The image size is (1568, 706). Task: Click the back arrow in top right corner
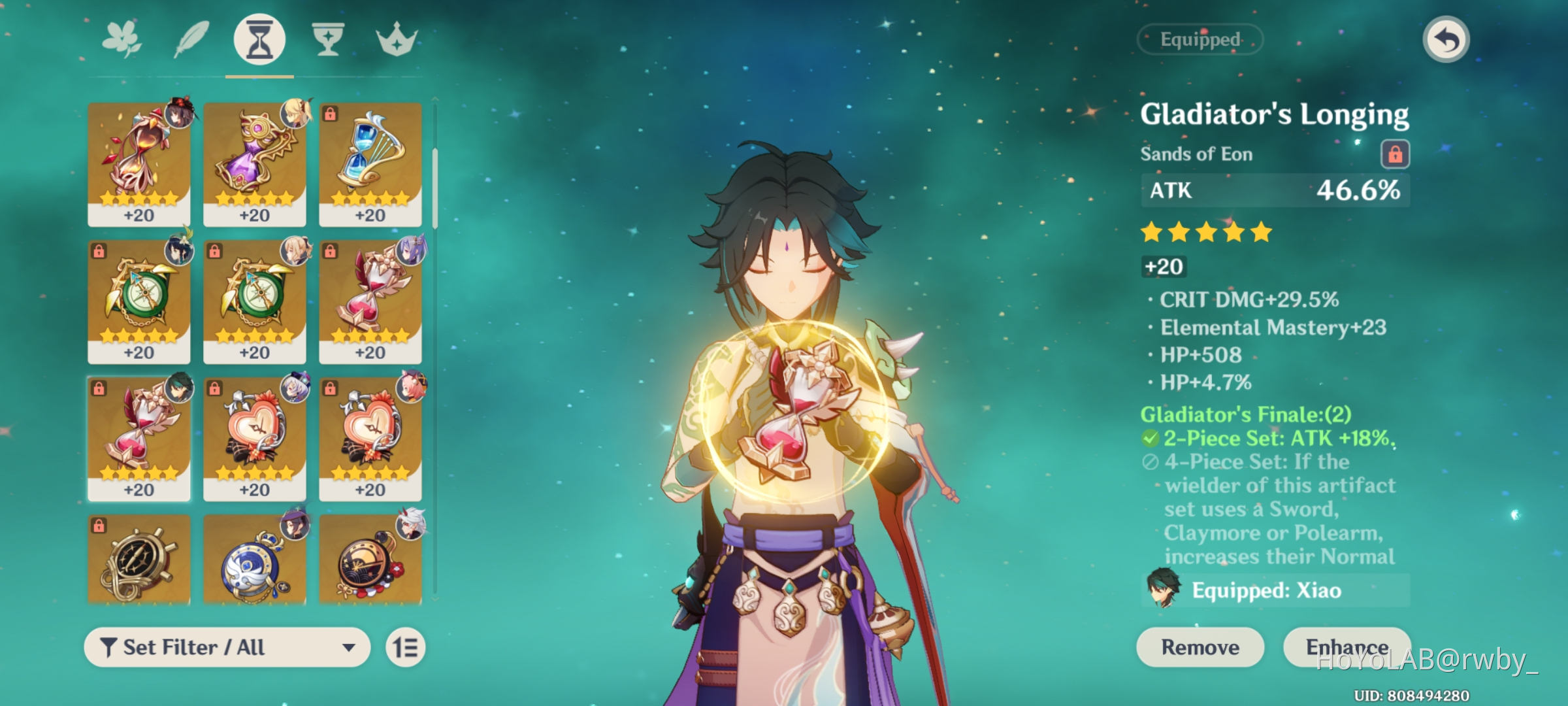click(x=1447, y=41)
